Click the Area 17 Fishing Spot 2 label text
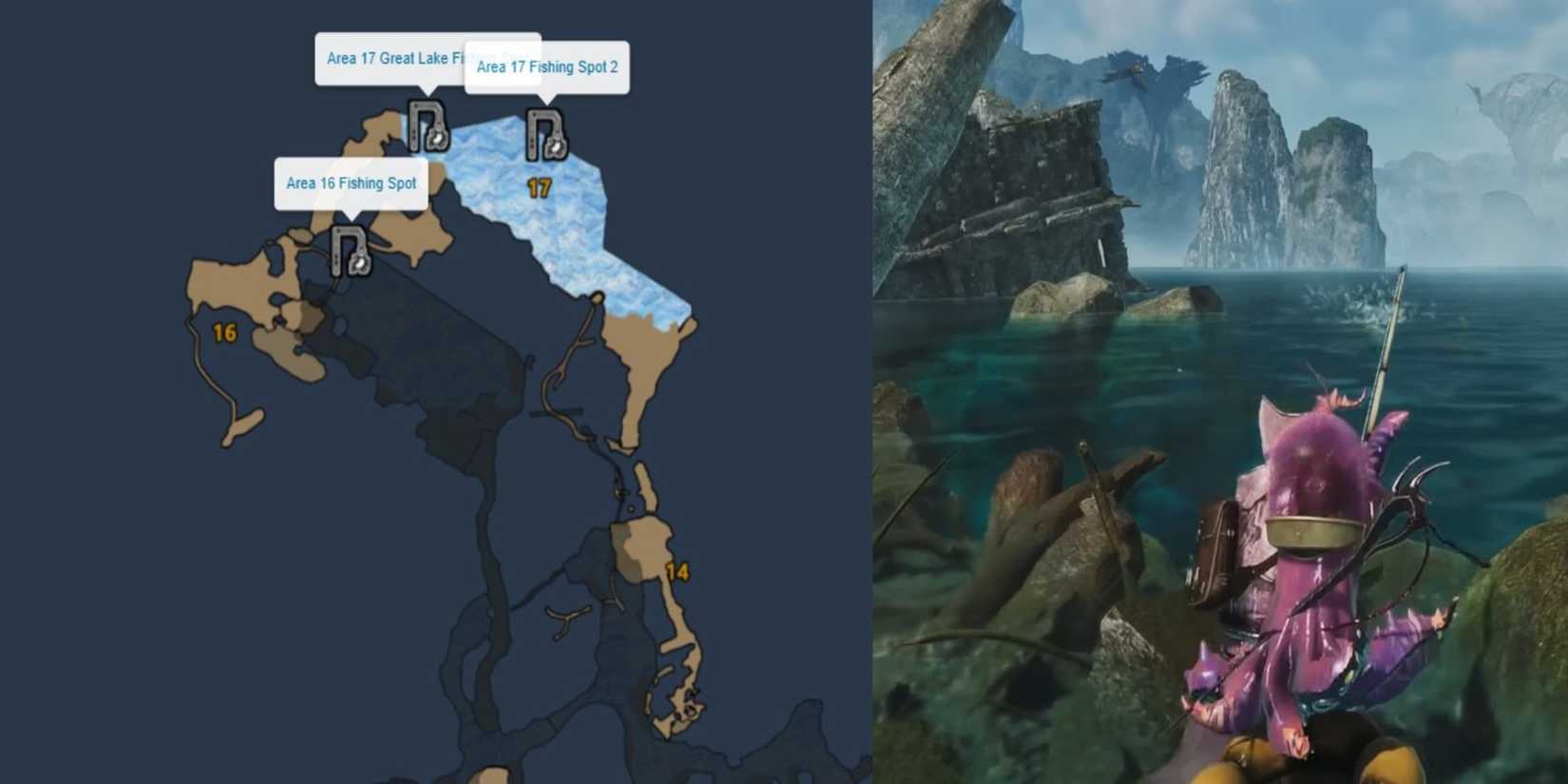1568x784 pixels. pos(546,67)
